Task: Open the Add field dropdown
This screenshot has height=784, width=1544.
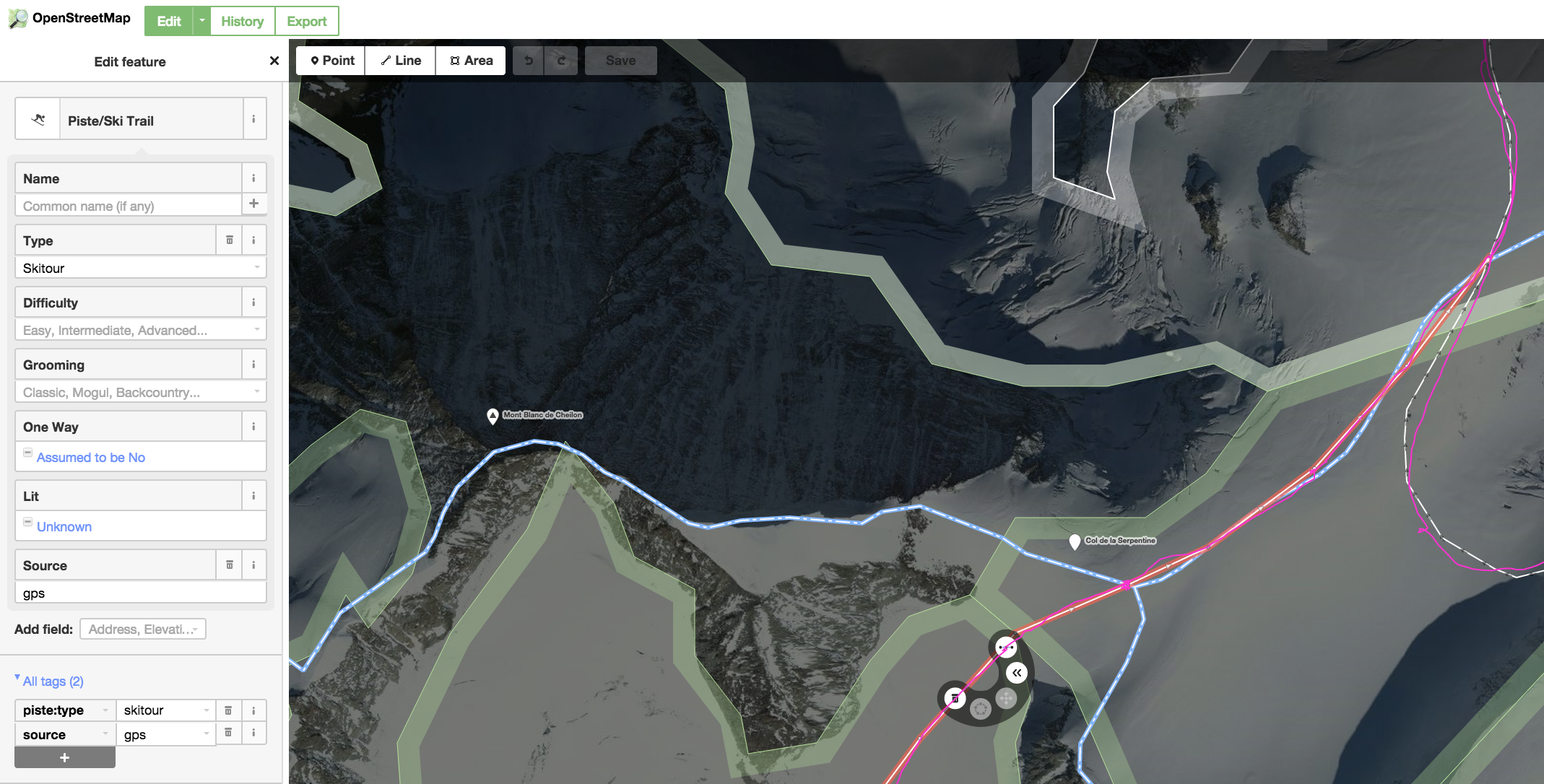Action: (143, 629)
